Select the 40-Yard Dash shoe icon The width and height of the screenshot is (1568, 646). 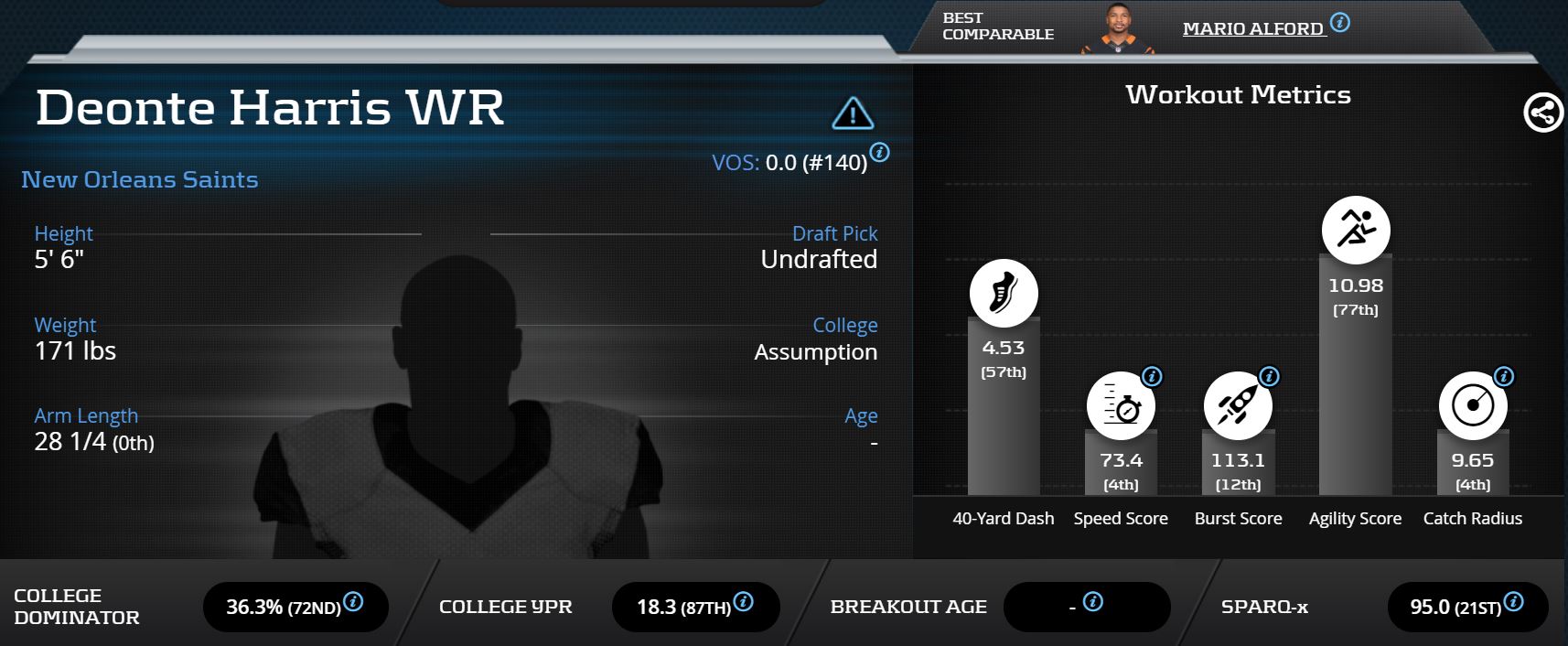pos(1004,294)
